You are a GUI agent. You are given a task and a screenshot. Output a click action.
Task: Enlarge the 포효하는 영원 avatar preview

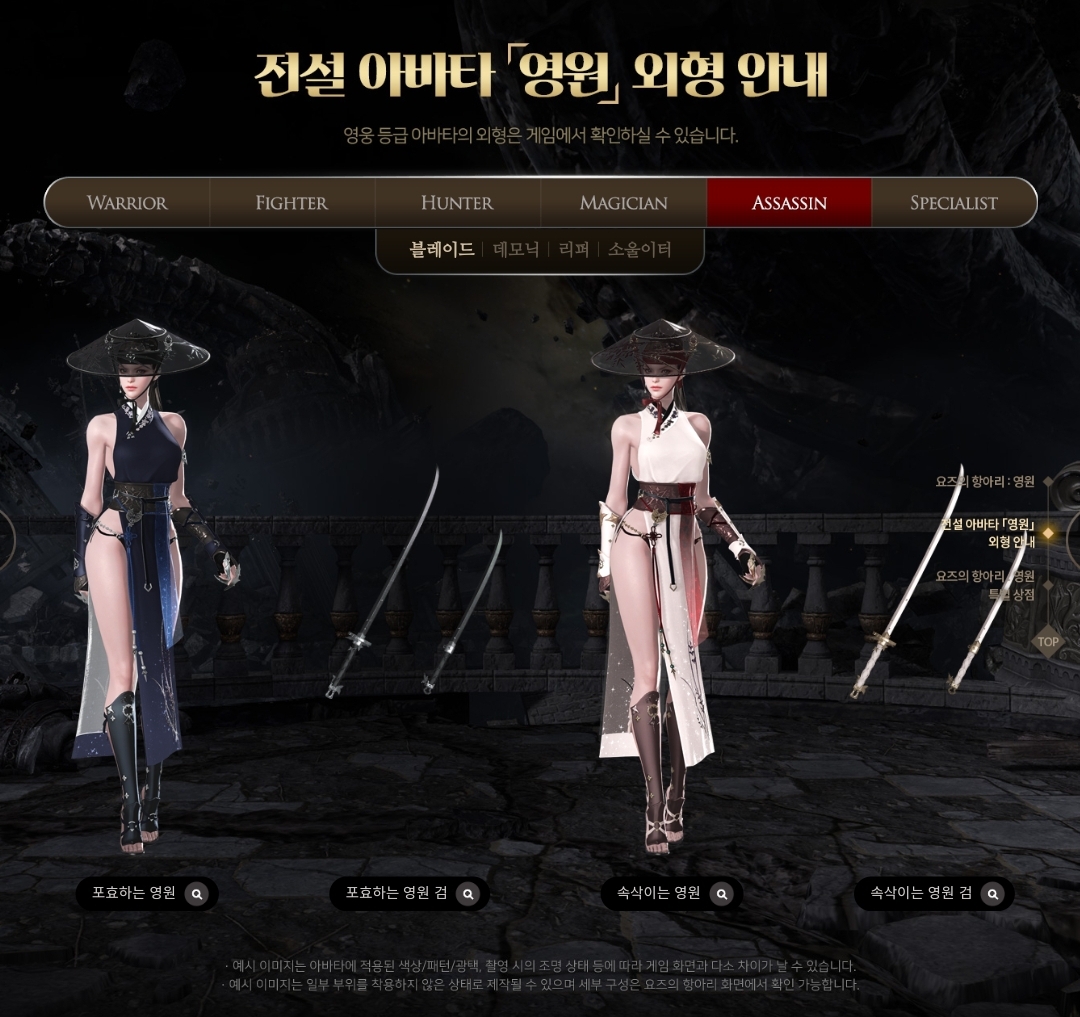[x=197, y=894]
